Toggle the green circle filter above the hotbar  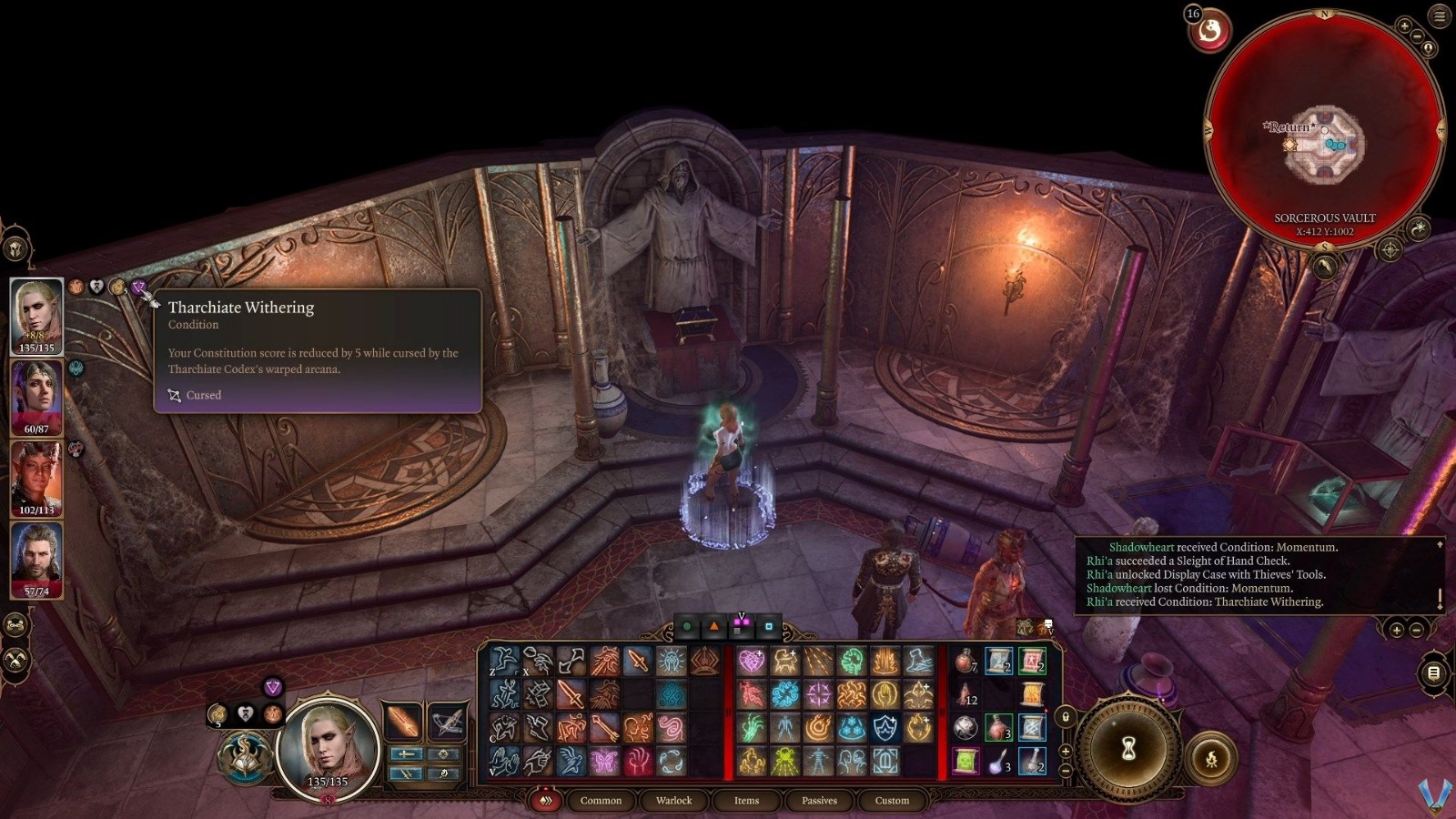[687, 625]
